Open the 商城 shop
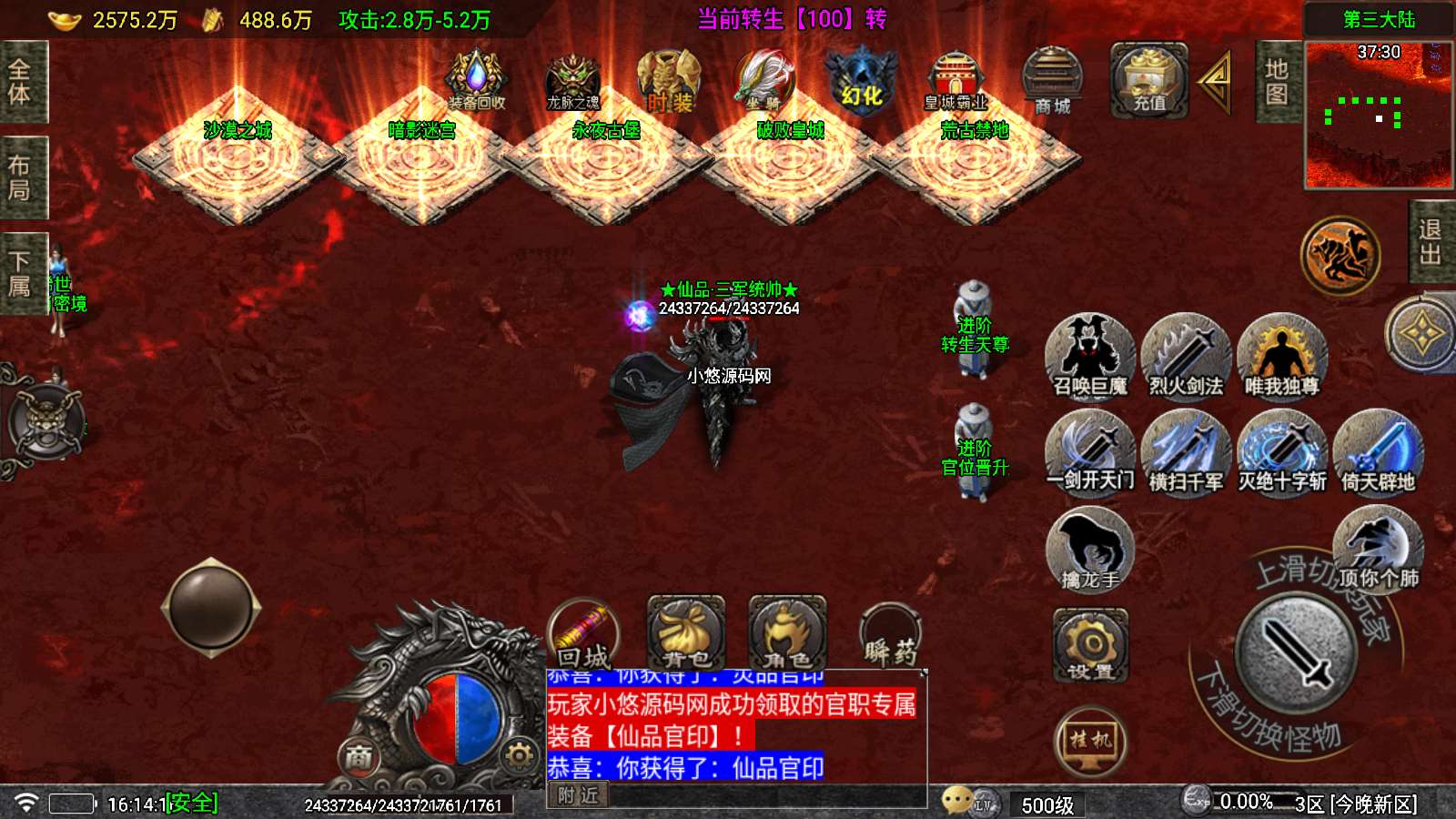The height and width of the screenshot is (819, 1456). [x=1052, y=82]
